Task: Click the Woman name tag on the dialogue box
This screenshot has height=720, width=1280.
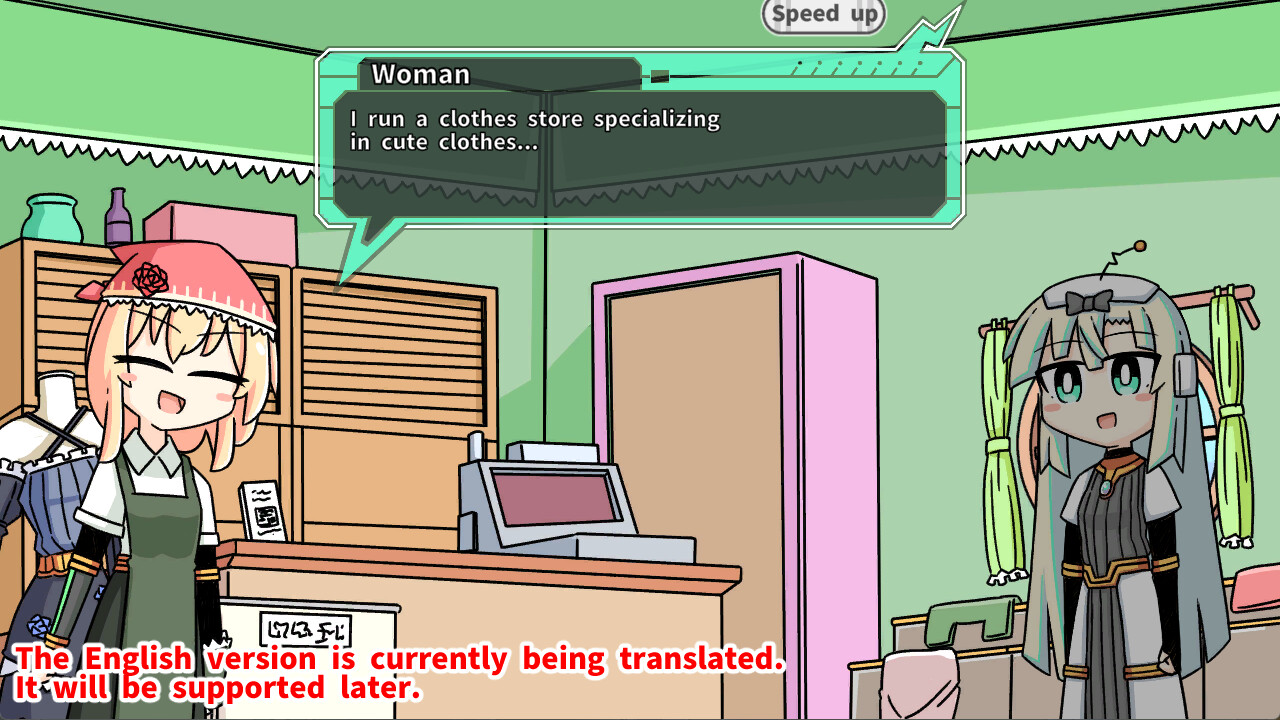Action: click(421, 74)
